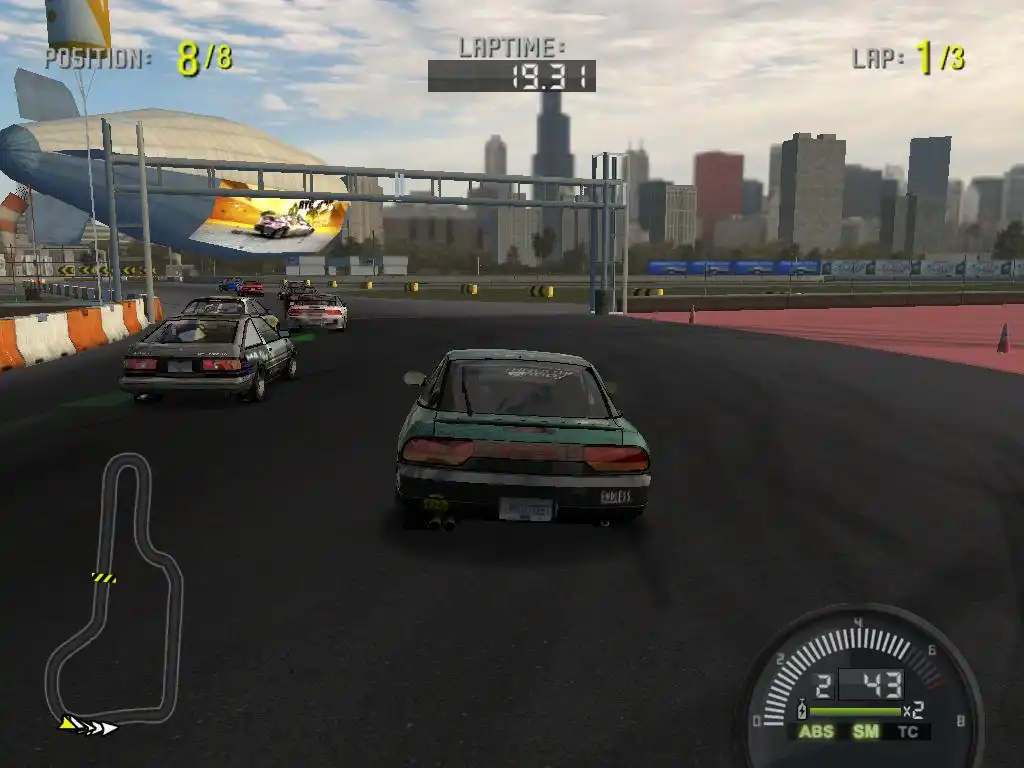
Task: Click the track layout minimap
Action: tap(113, 590)
